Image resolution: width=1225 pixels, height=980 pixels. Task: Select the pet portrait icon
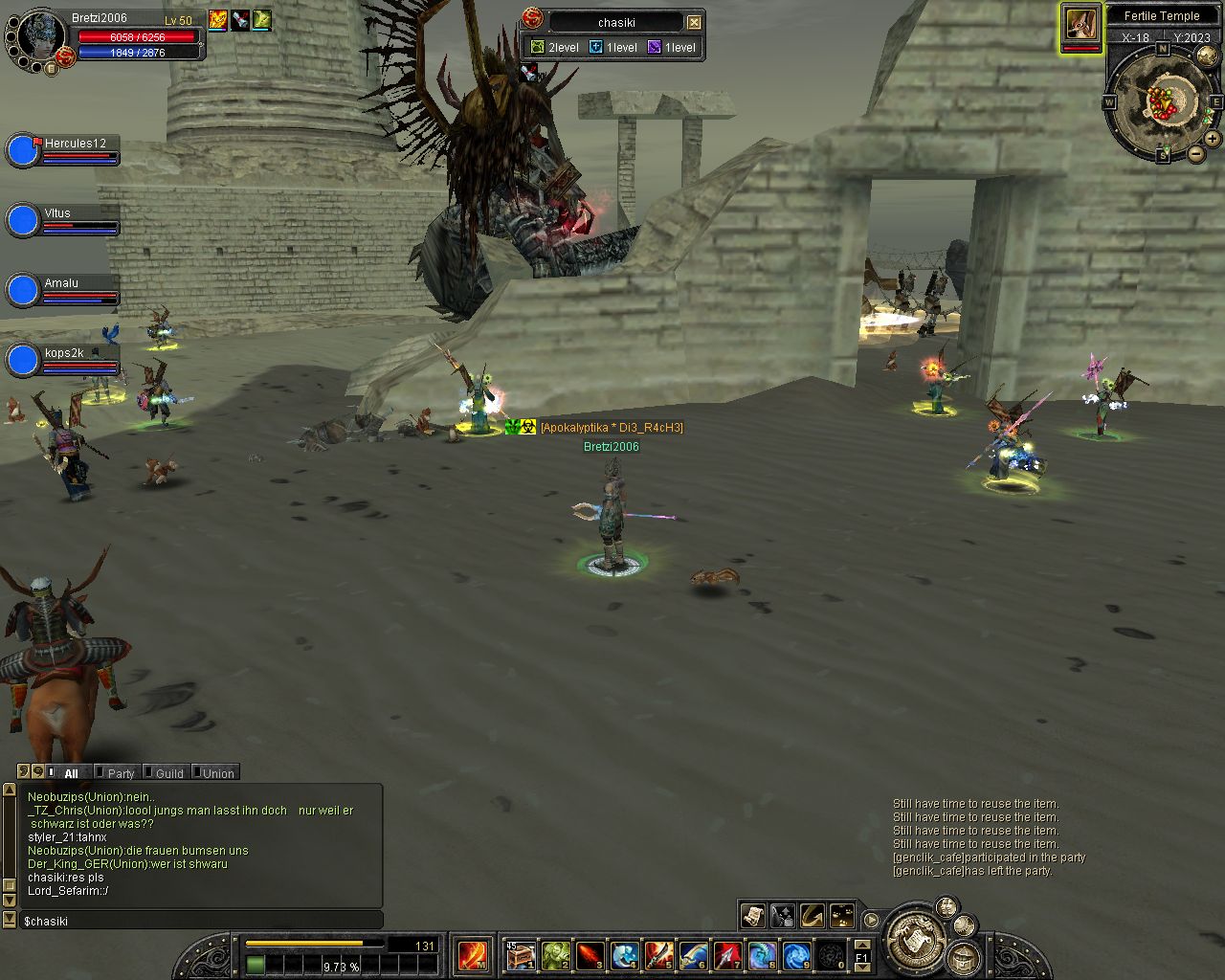pyautogui.click(x=1080, y=24)
